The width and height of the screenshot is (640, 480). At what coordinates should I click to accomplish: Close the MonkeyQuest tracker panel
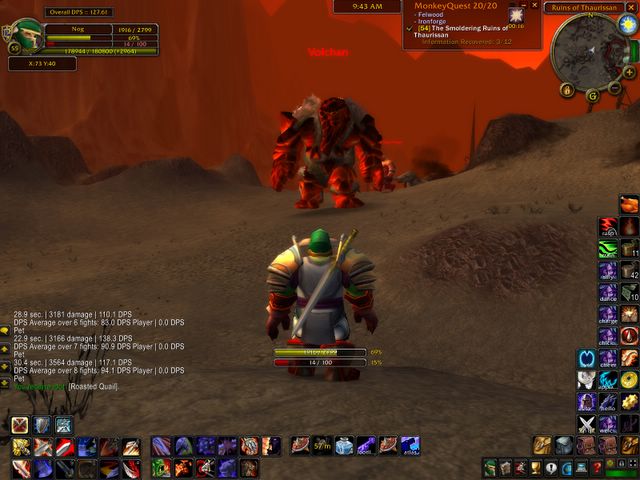[535, 5]
